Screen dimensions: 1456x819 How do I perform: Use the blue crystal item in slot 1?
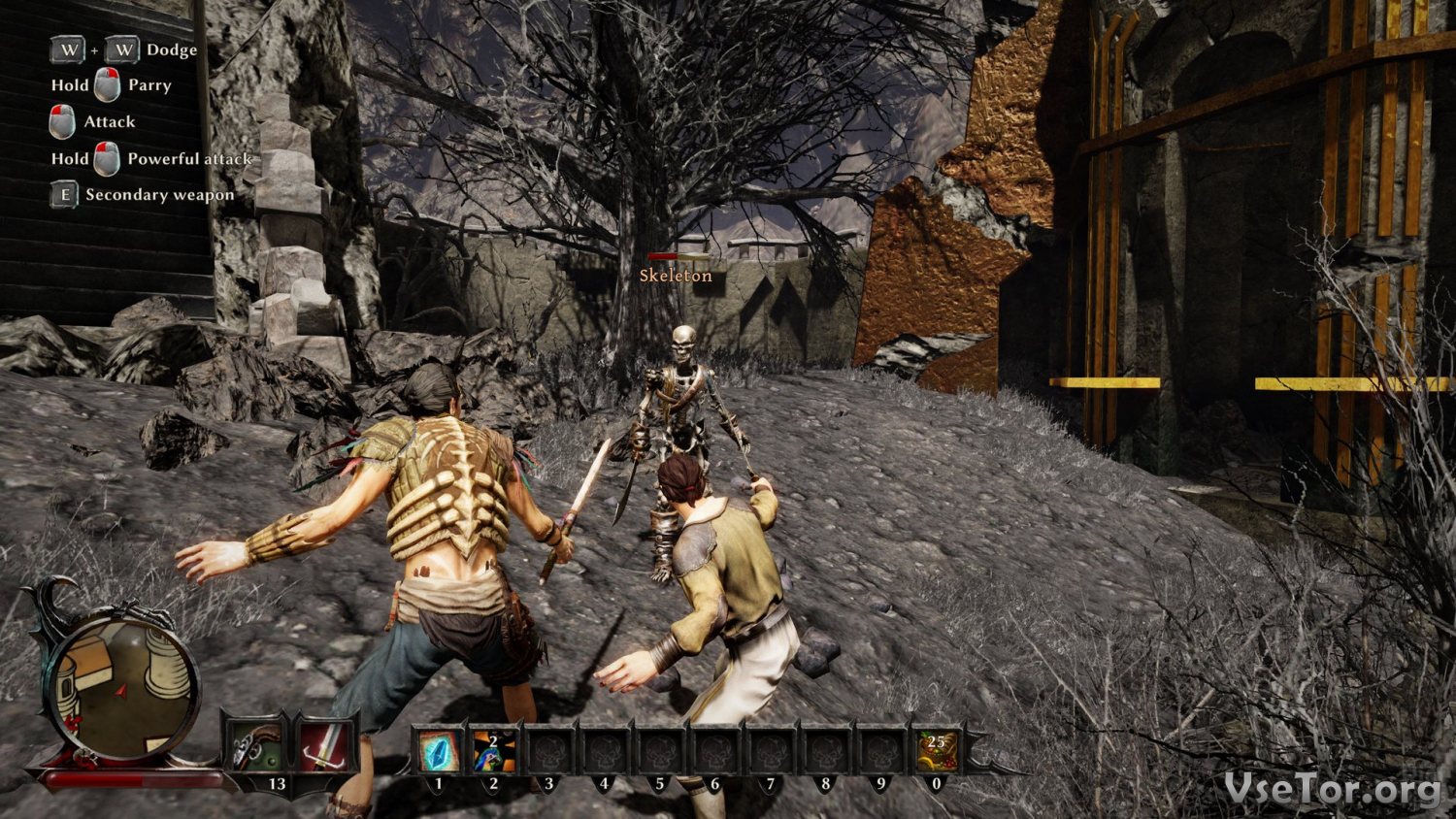coord(439,750)
